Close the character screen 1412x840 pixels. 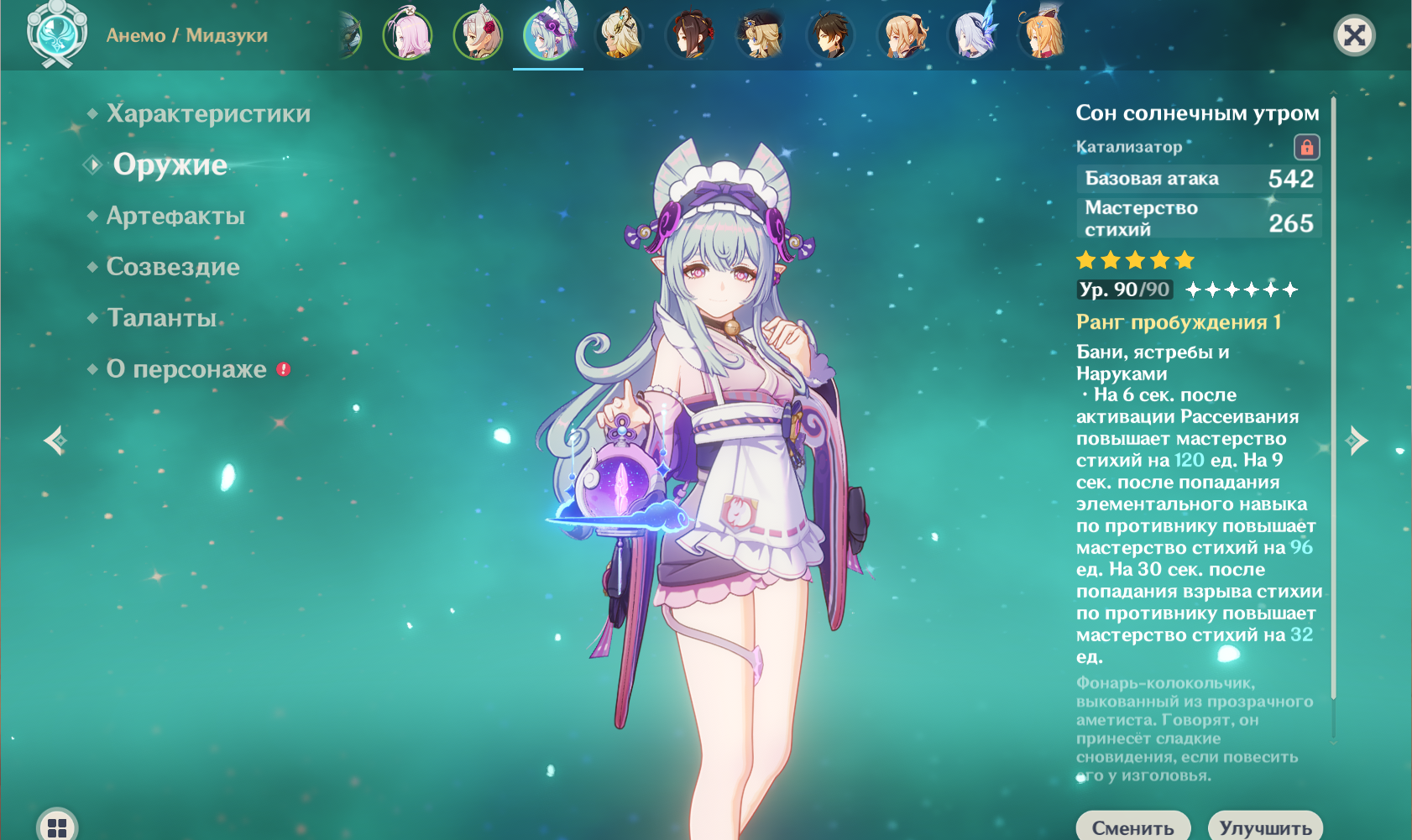tap(1354, 35)
